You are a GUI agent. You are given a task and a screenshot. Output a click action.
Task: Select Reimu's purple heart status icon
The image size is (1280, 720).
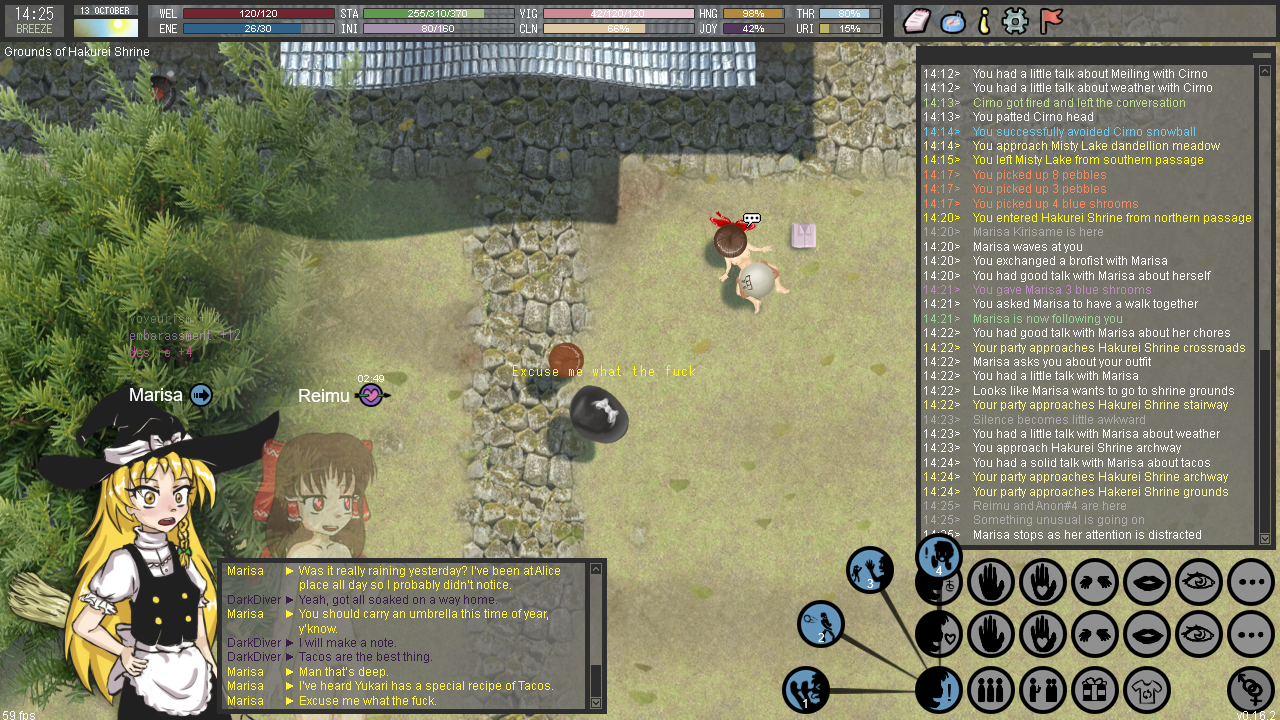(371, 395)
